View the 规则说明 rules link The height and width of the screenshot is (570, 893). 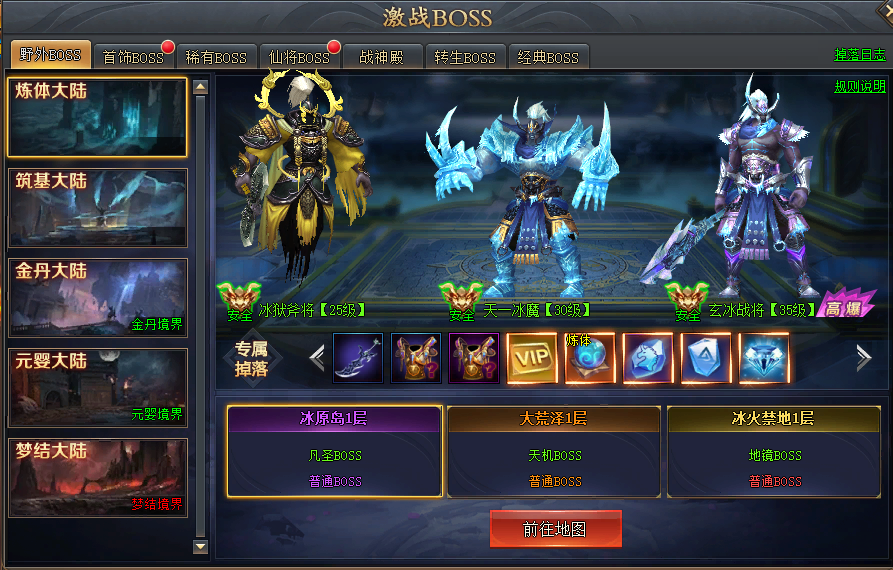(860, 87)
